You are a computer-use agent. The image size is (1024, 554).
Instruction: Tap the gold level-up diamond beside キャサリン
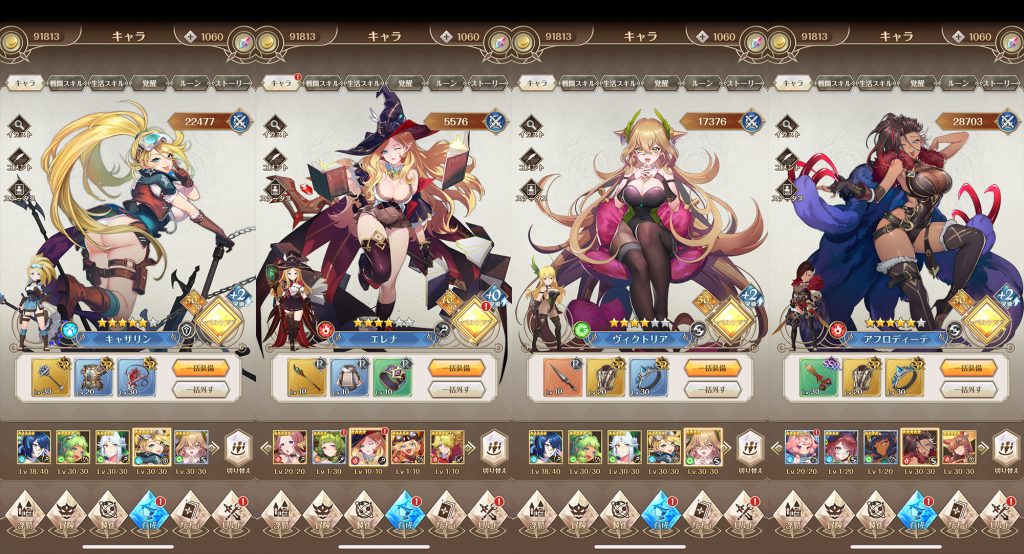[x=222, y=319]
